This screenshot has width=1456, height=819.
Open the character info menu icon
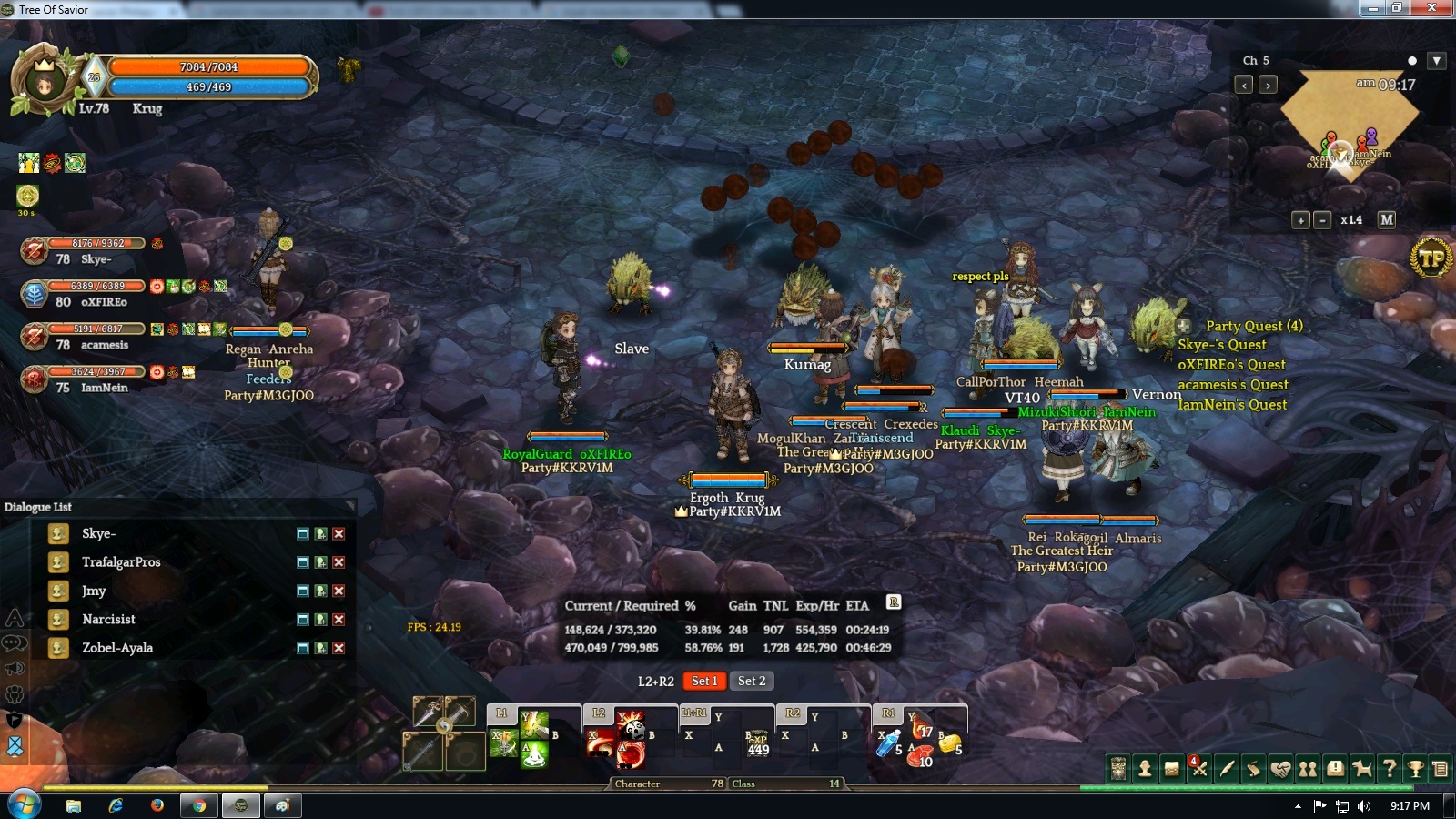[x=1145, y=769]
